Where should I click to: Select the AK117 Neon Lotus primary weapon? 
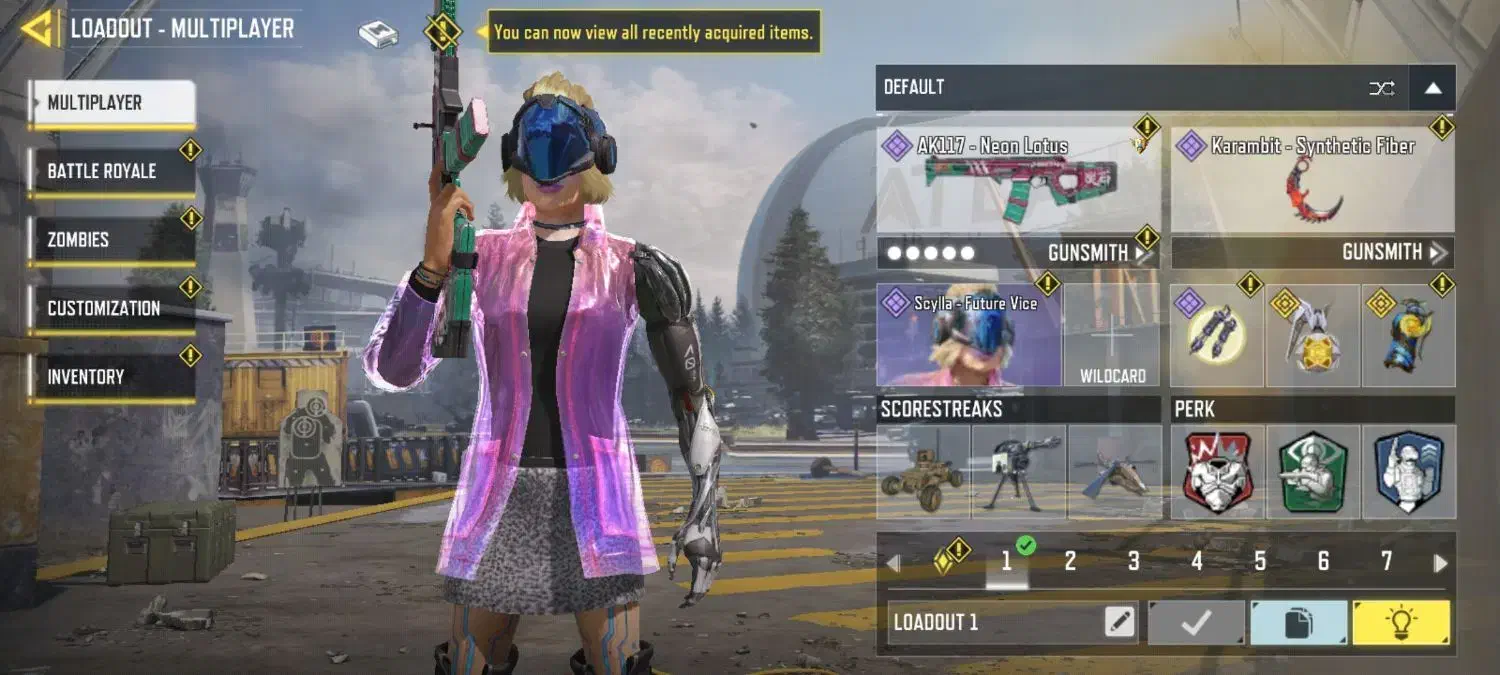point(1017,181)
